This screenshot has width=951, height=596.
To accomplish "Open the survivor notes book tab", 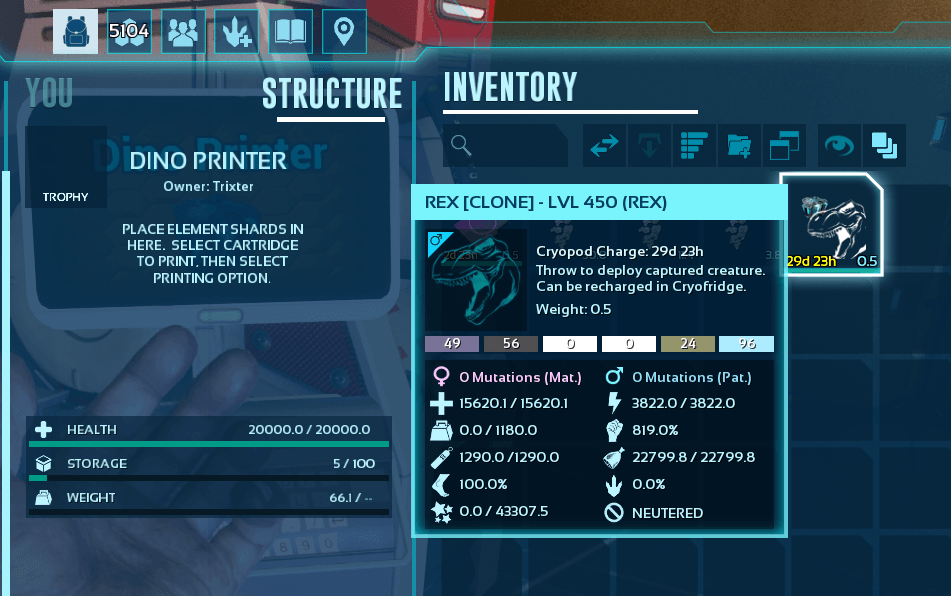I will [x=290, y=32].
